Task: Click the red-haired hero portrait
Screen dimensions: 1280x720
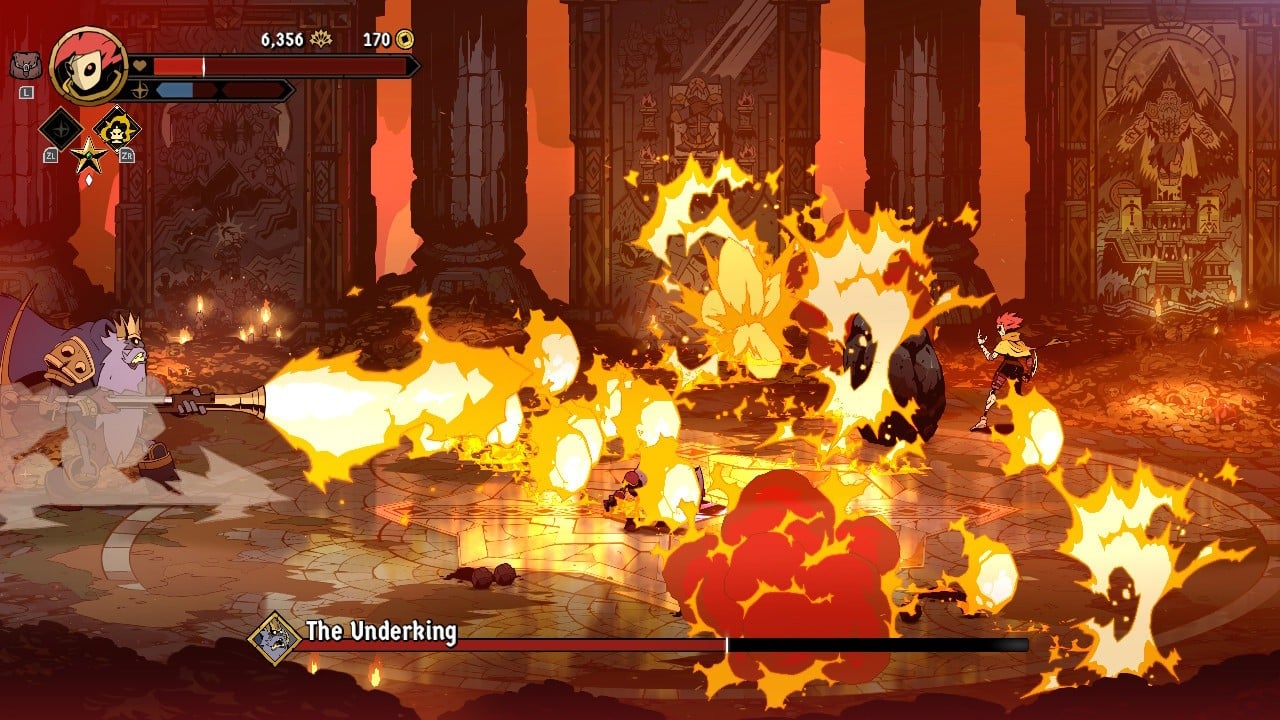Action: [88, 66]
